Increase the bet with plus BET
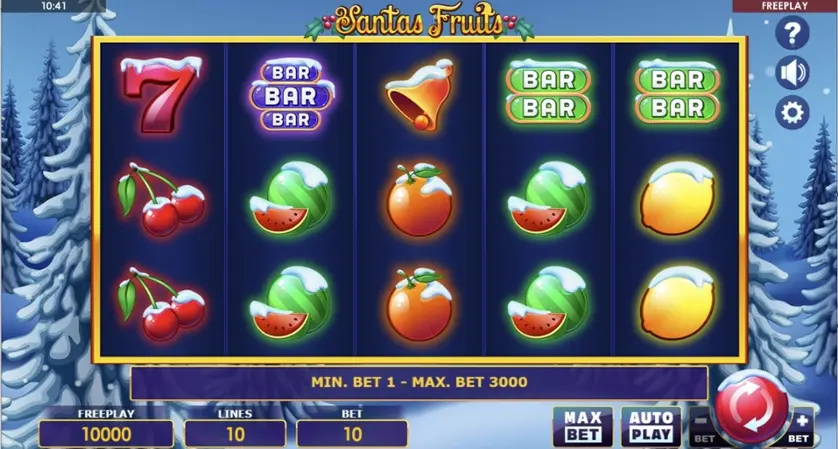This screenshot has width=838, height=449. (801, 427)
